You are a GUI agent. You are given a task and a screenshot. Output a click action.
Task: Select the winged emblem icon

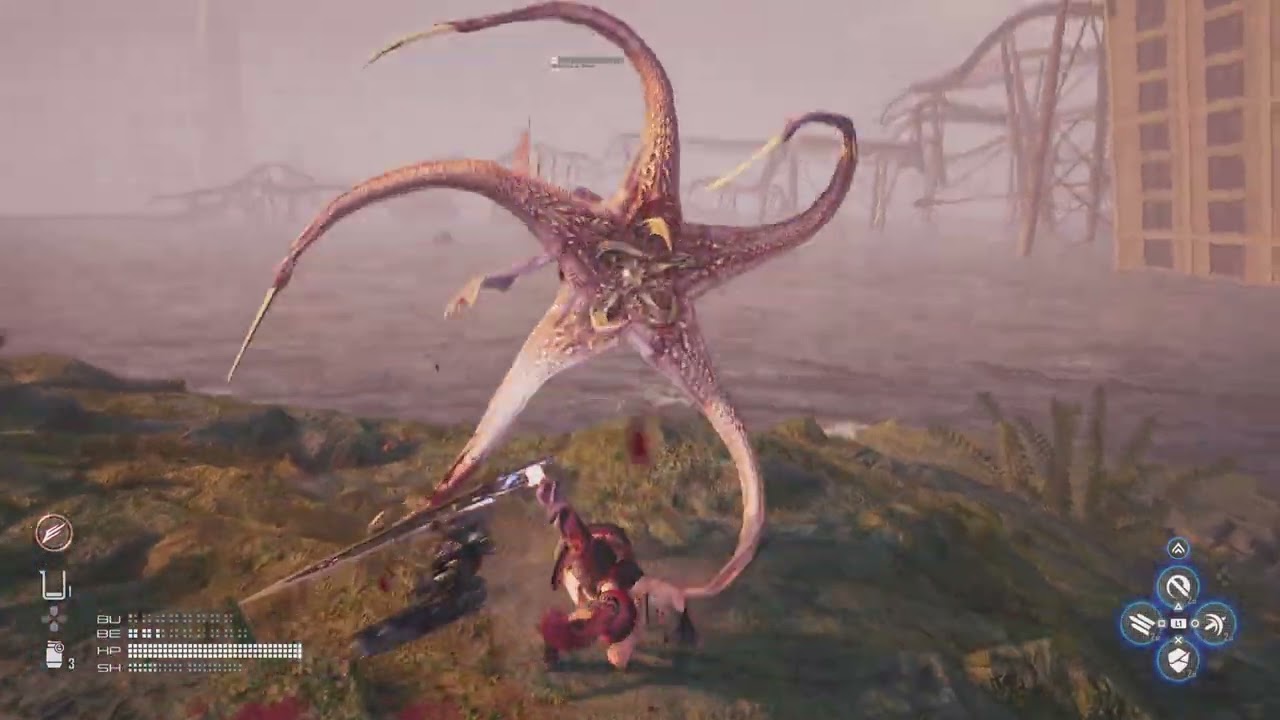click(x=54, y=532)
